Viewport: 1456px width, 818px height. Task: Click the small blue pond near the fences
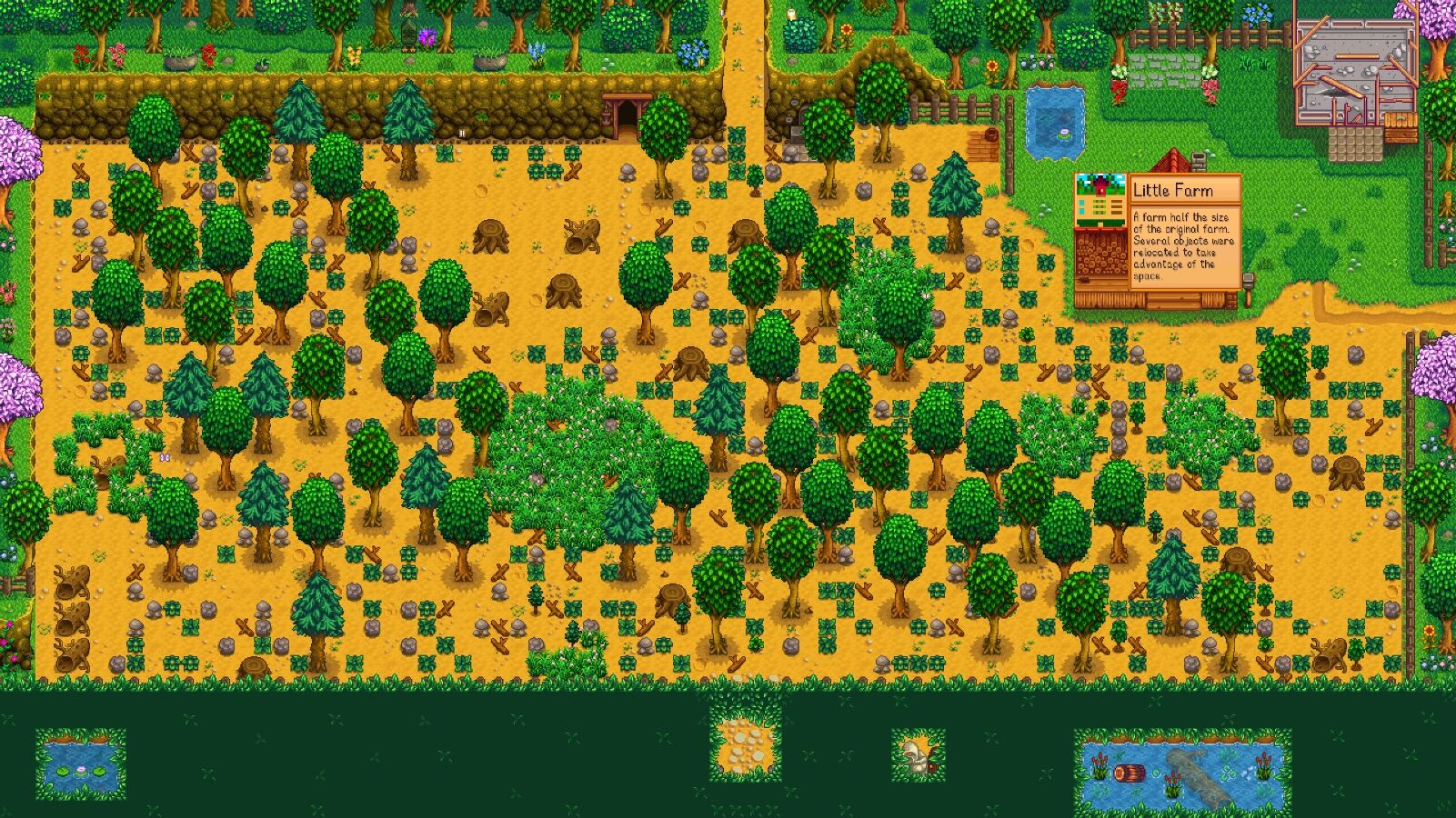(1055, 123)
